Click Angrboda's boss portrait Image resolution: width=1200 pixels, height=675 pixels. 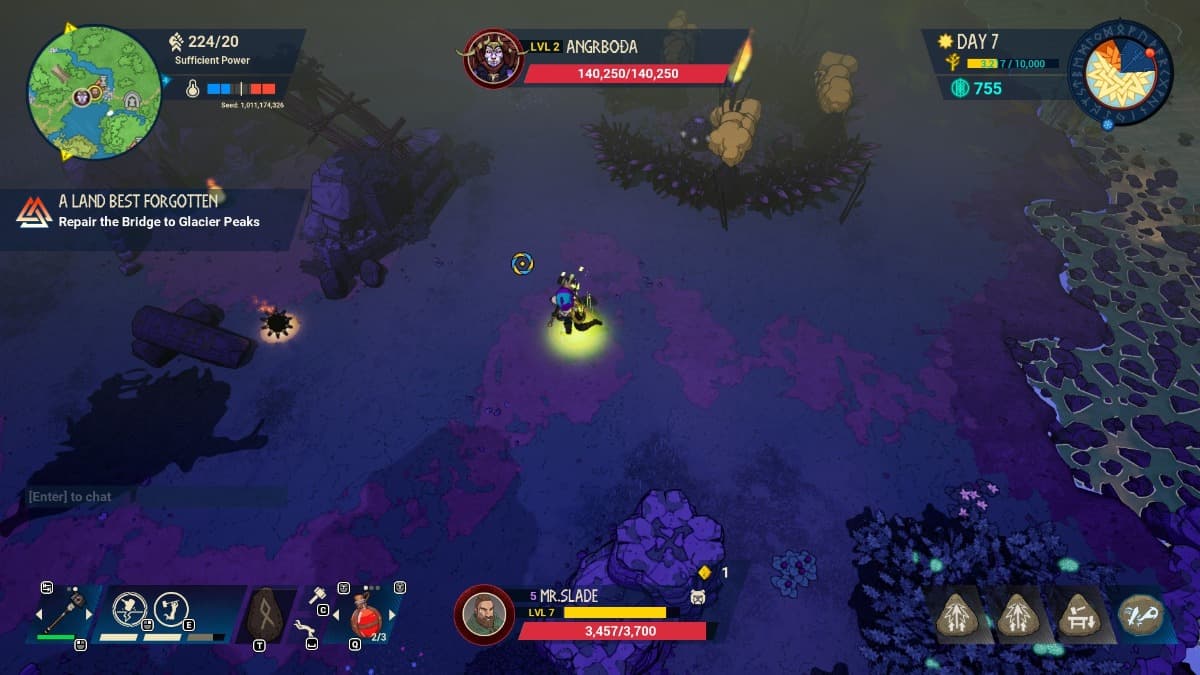click(x=493, y=59)
